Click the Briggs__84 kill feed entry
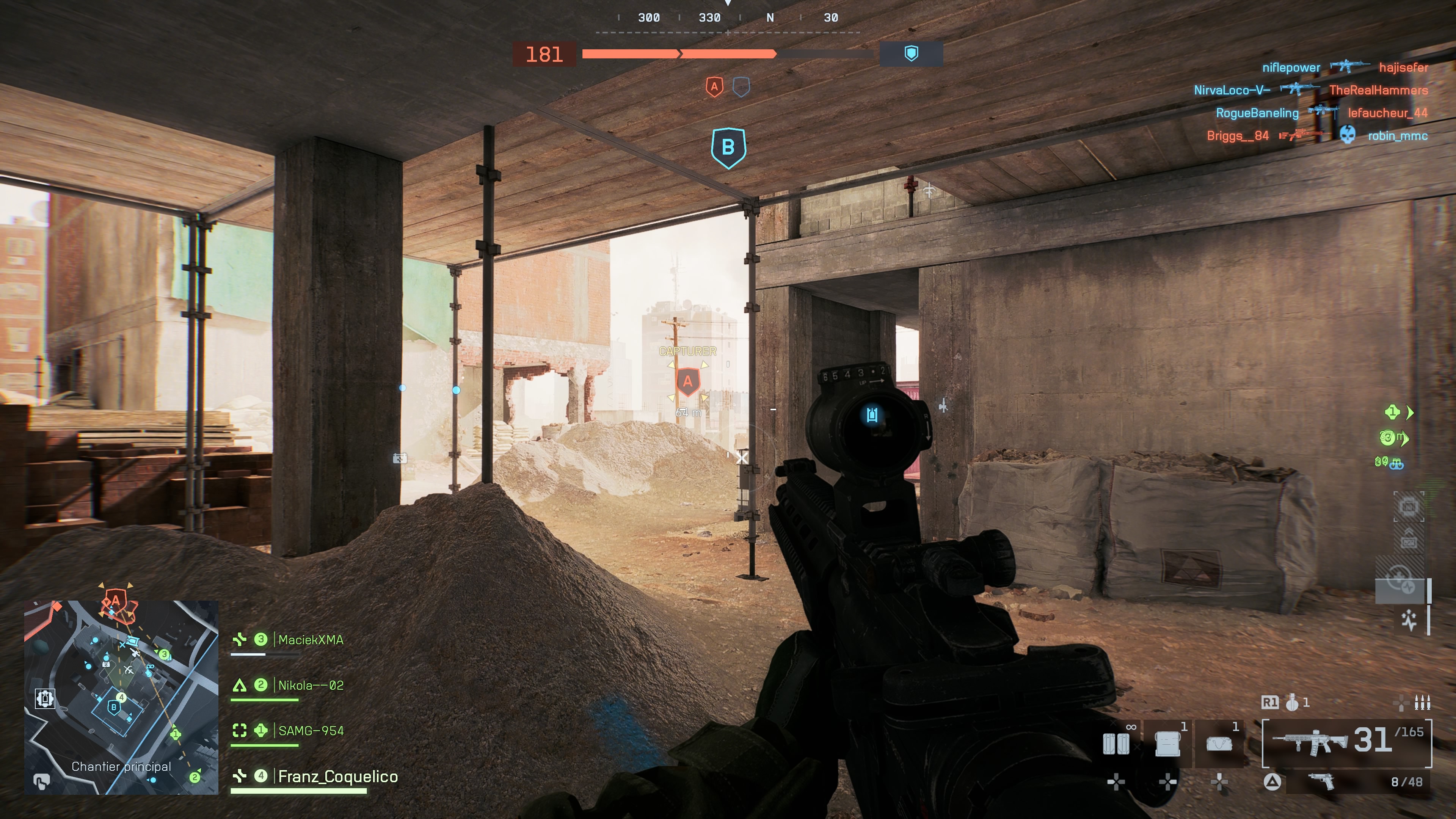Viewport: 1456px width, 819px height. pyautogui.click(x=1237, y=136)
